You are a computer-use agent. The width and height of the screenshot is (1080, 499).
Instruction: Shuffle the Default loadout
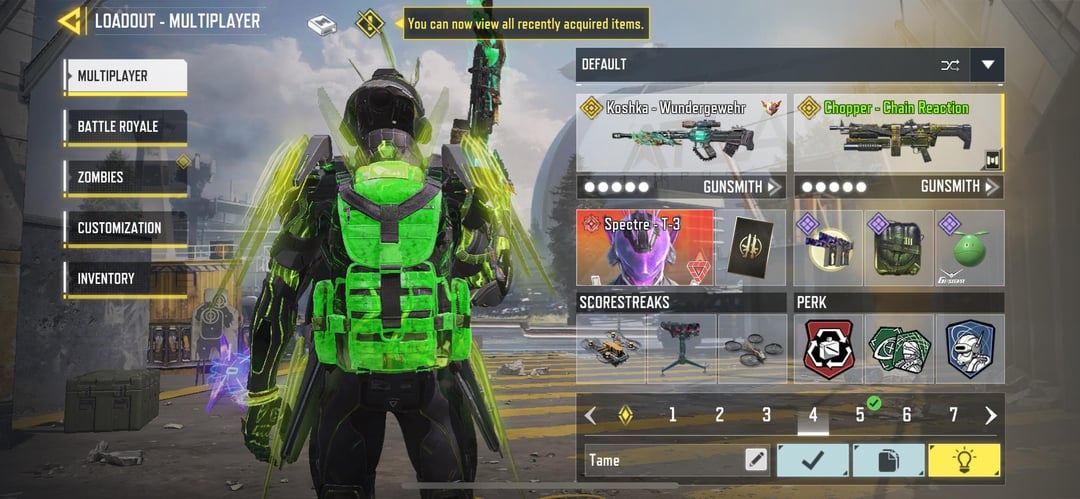pyautogui.click(x=949, y=65)
